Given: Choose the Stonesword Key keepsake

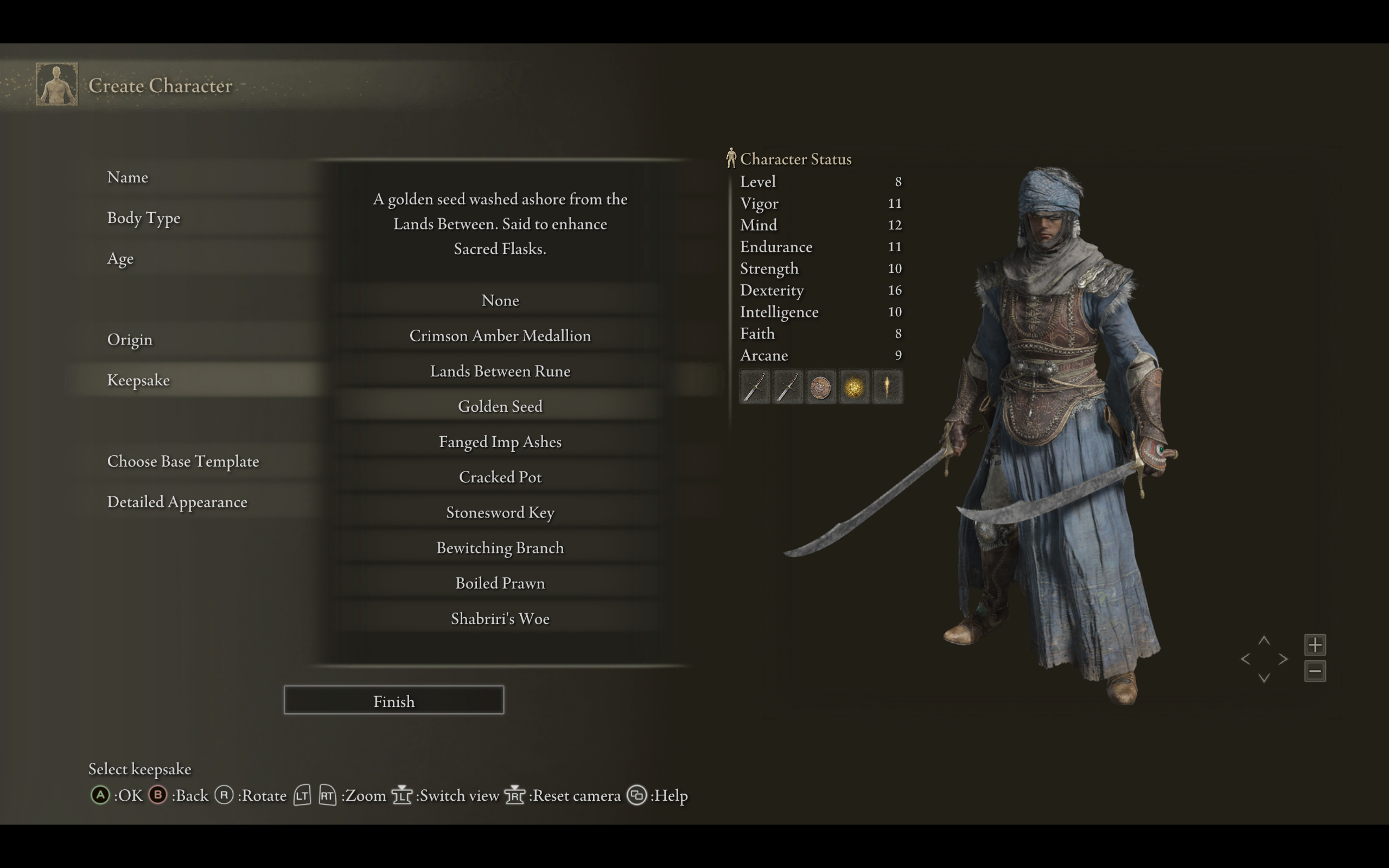Looking at the screenshot, I should point(500,513).
